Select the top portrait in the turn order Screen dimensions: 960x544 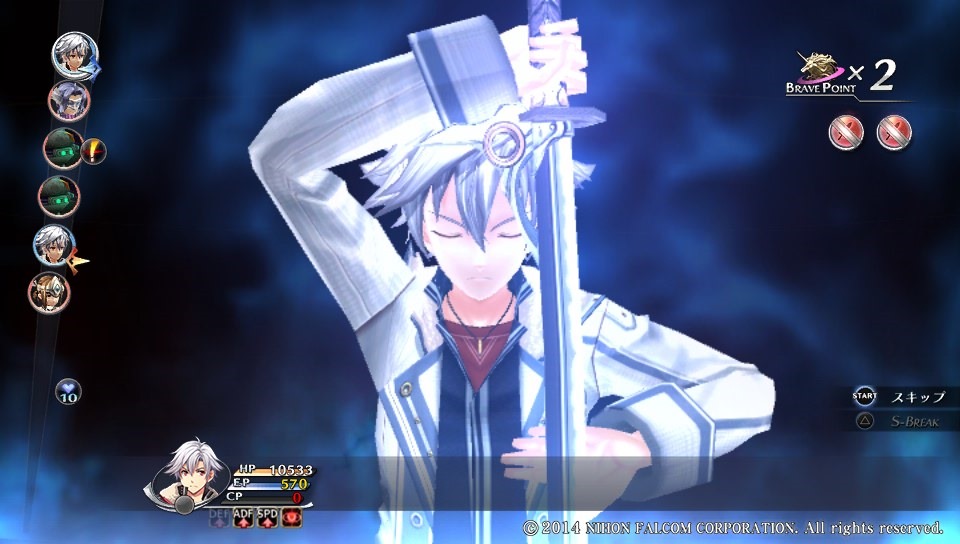click(x=74, y=54)
